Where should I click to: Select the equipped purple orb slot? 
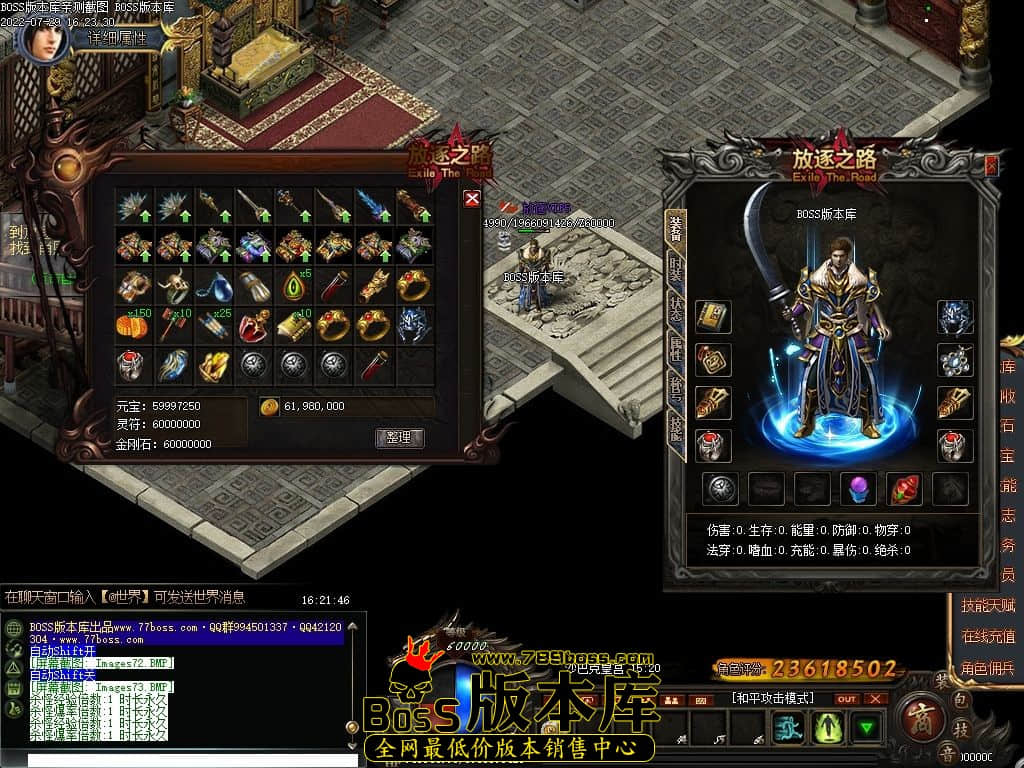[858, 488]
